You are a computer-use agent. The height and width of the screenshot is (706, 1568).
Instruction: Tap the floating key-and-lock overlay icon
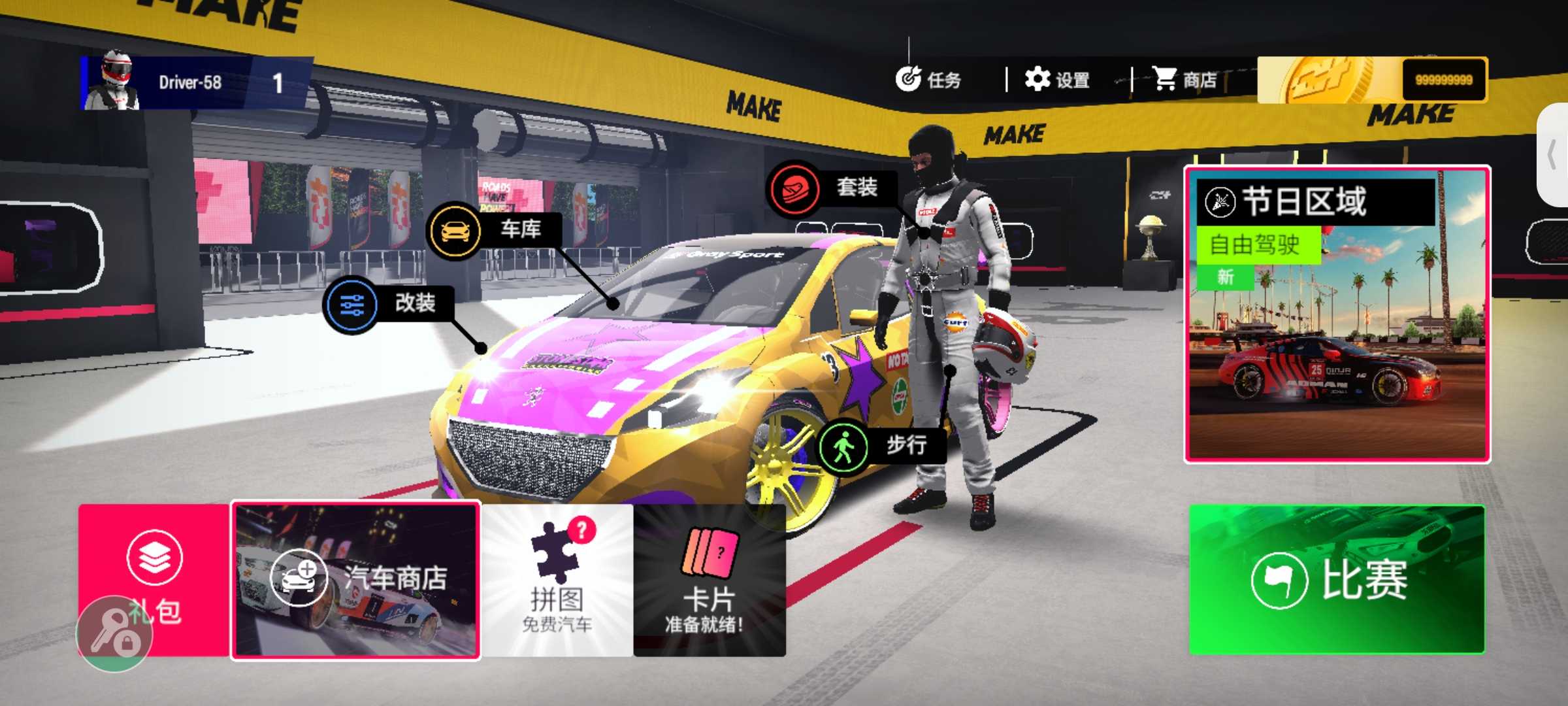click(114, 634)
